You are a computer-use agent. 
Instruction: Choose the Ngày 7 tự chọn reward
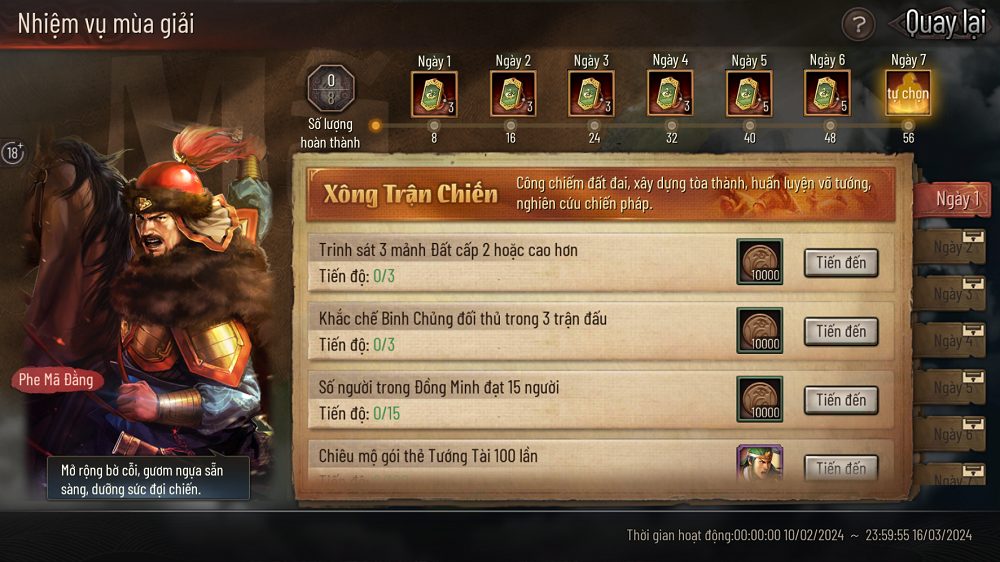(x=907, y=94)
